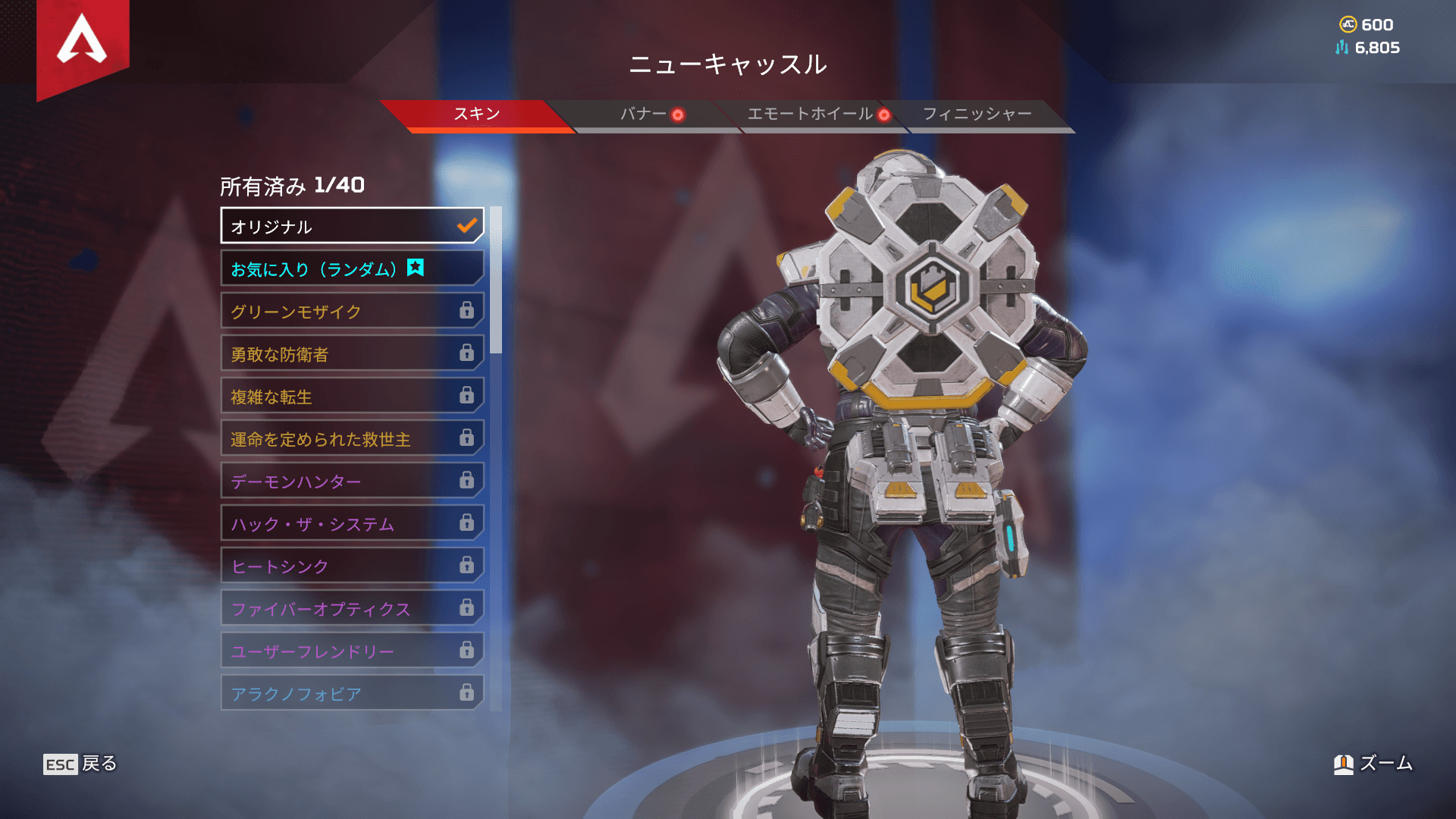The width and height of the screenshot is (1456, 819).
Task: Pick the 勇敢な防衛者 skin
Action: point(352,353)
